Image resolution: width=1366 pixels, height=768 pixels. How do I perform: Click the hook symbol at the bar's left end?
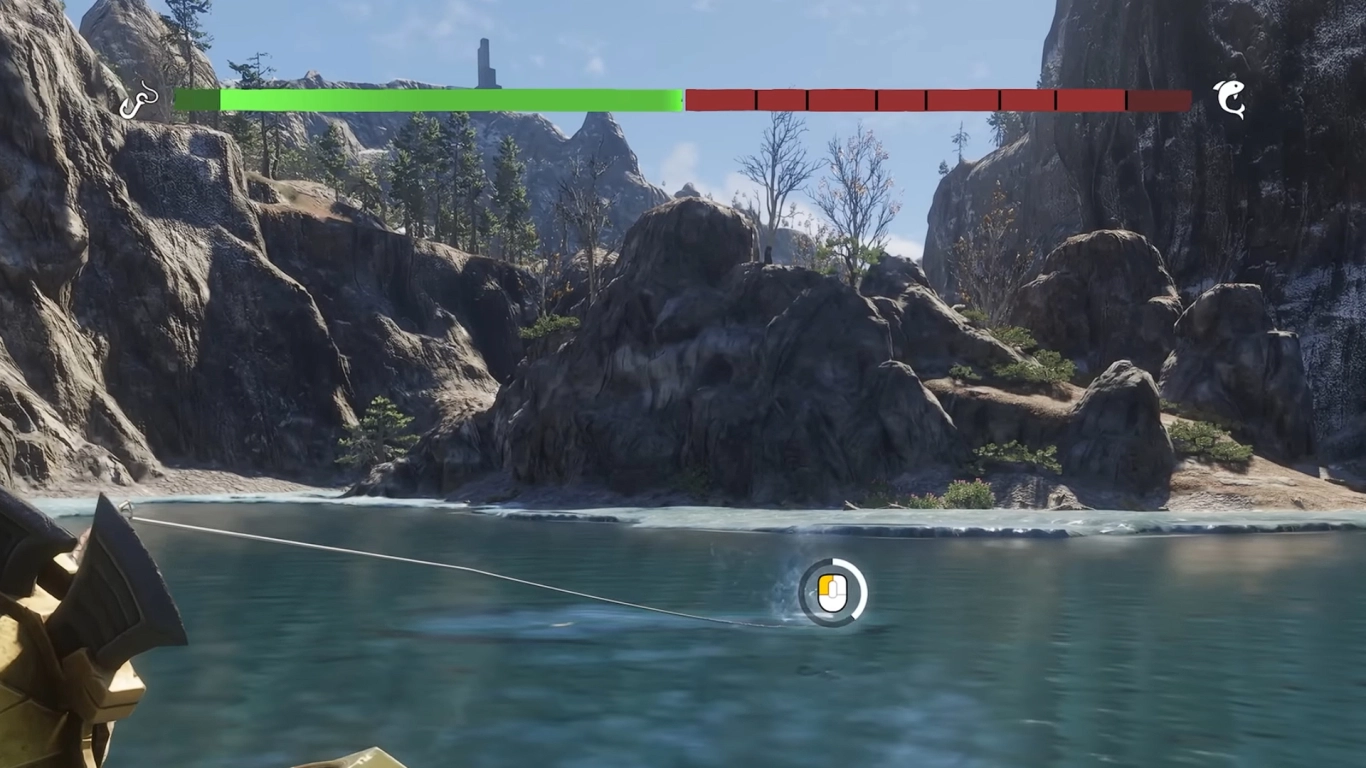click(140, 99)
